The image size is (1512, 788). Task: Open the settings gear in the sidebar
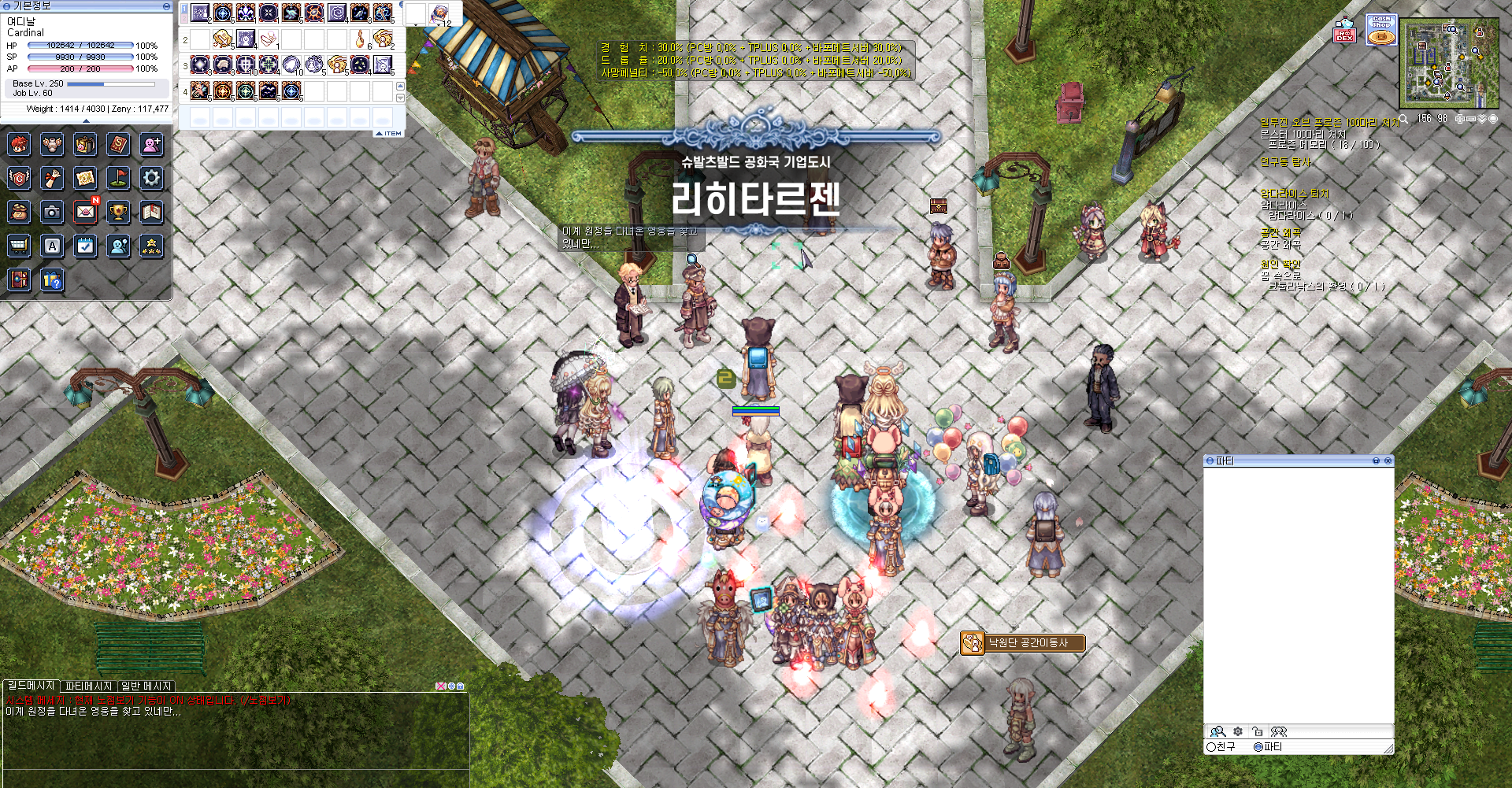(x=150, y=179)
